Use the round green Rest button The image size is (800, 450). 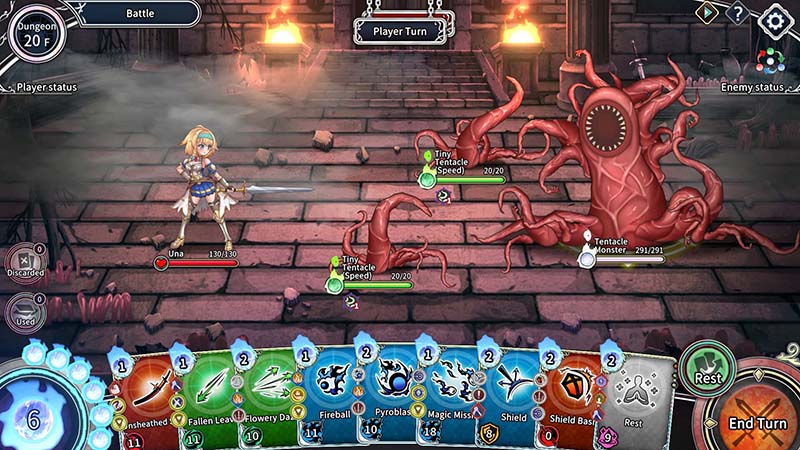(707, 367)
